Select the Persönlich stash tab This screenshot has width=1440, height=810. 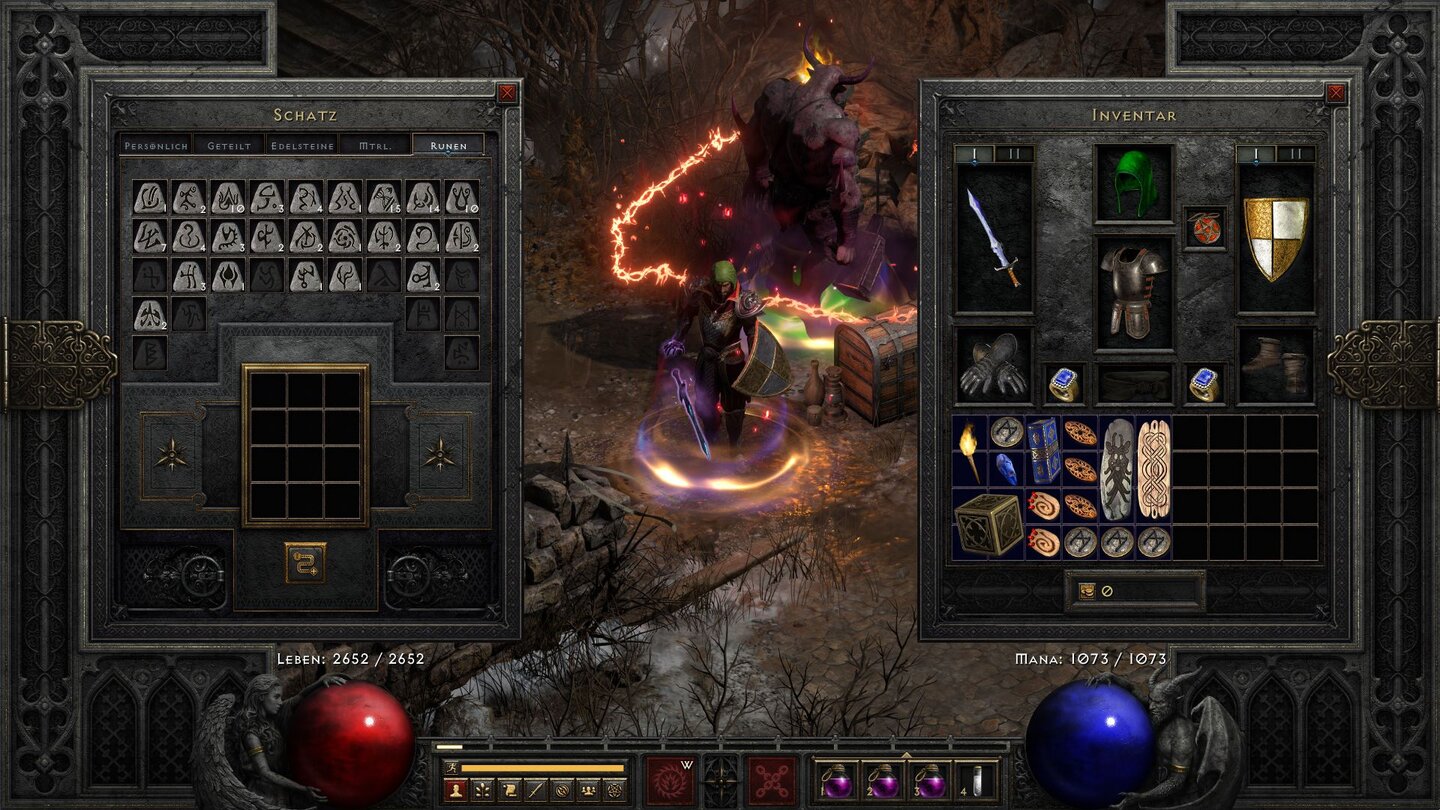coord(156,145)
